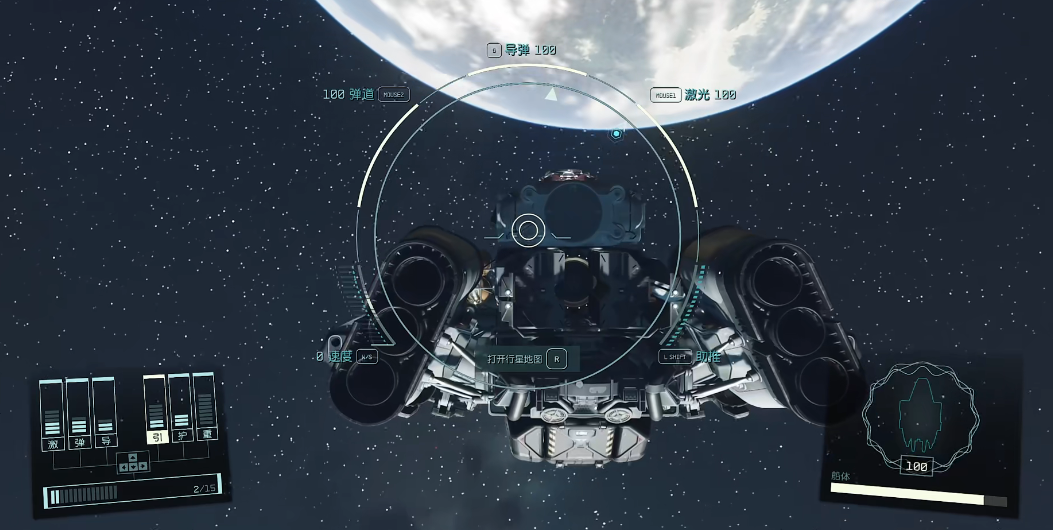Image resolution: width=1053 pixels, height=530 pixels.
Task: Select the 导 missile power column
Action: coord(104,410)
